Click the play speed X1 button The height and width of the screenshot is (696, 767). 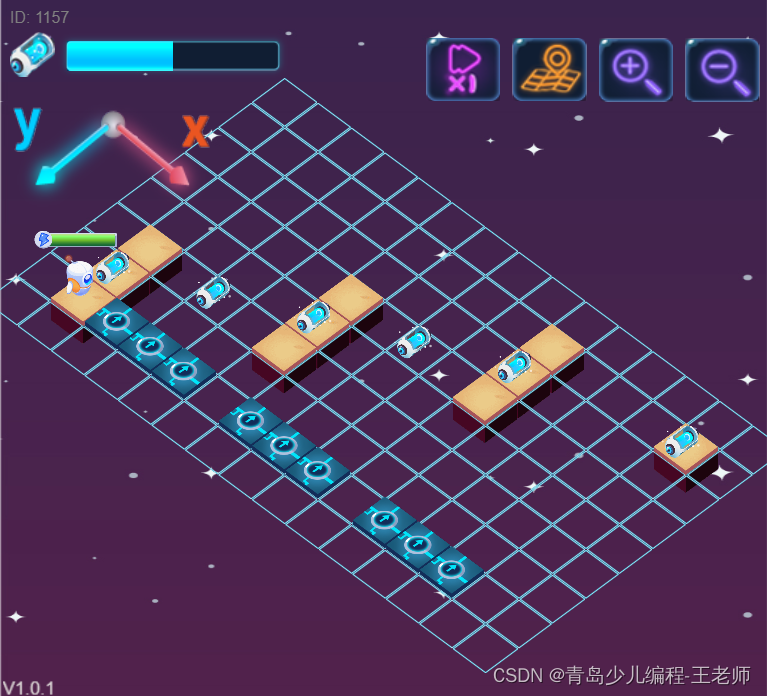click(462, 70)
